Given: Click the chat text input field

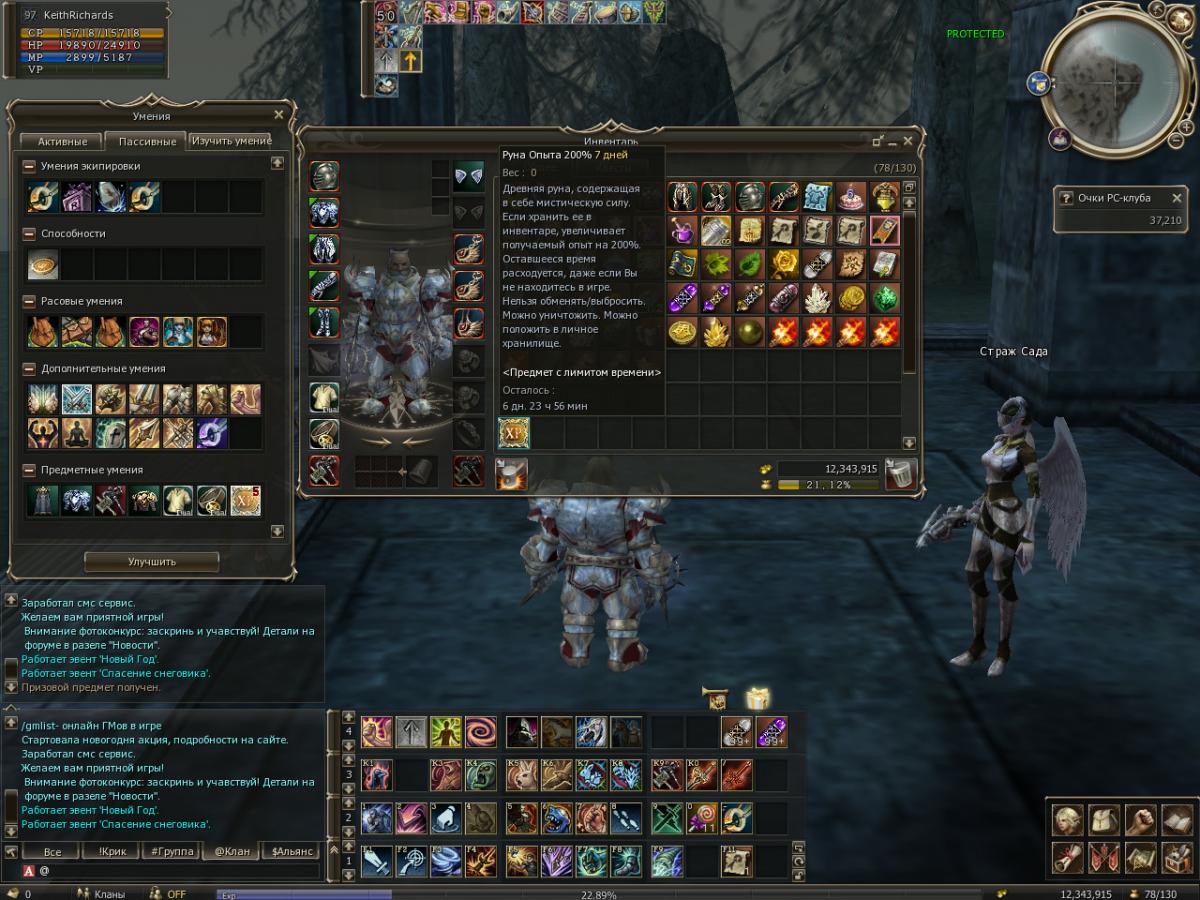Looking at the screenshot, I should coord(180,871).
